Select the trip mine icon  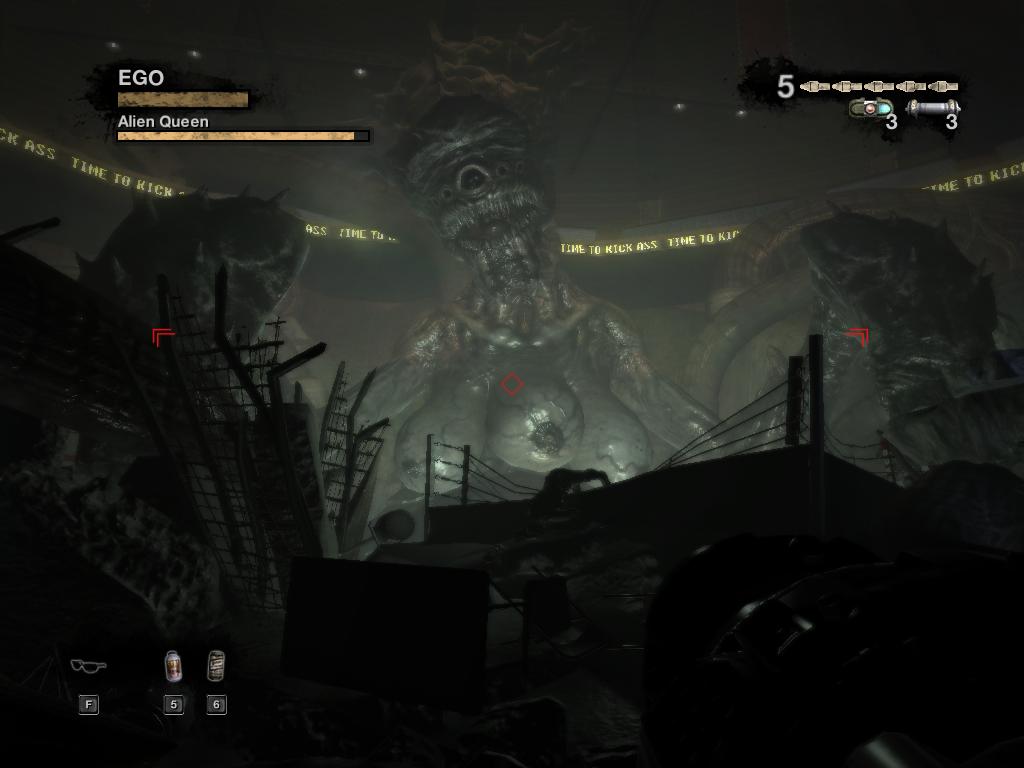[870, 108]
